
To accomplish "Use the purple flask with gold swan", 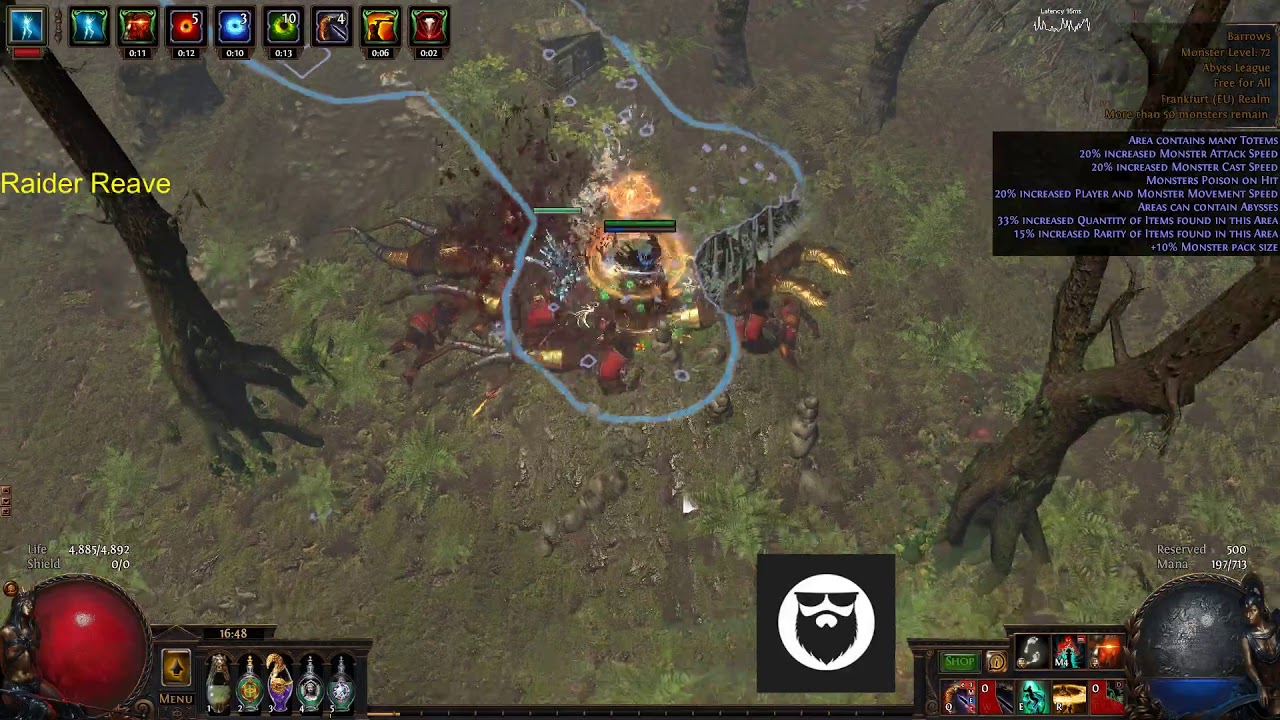I will (280, 682).
